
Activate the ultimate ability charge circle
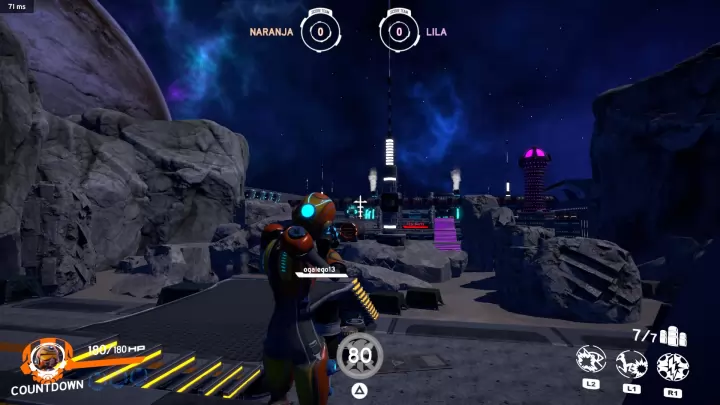pos(359,355)
